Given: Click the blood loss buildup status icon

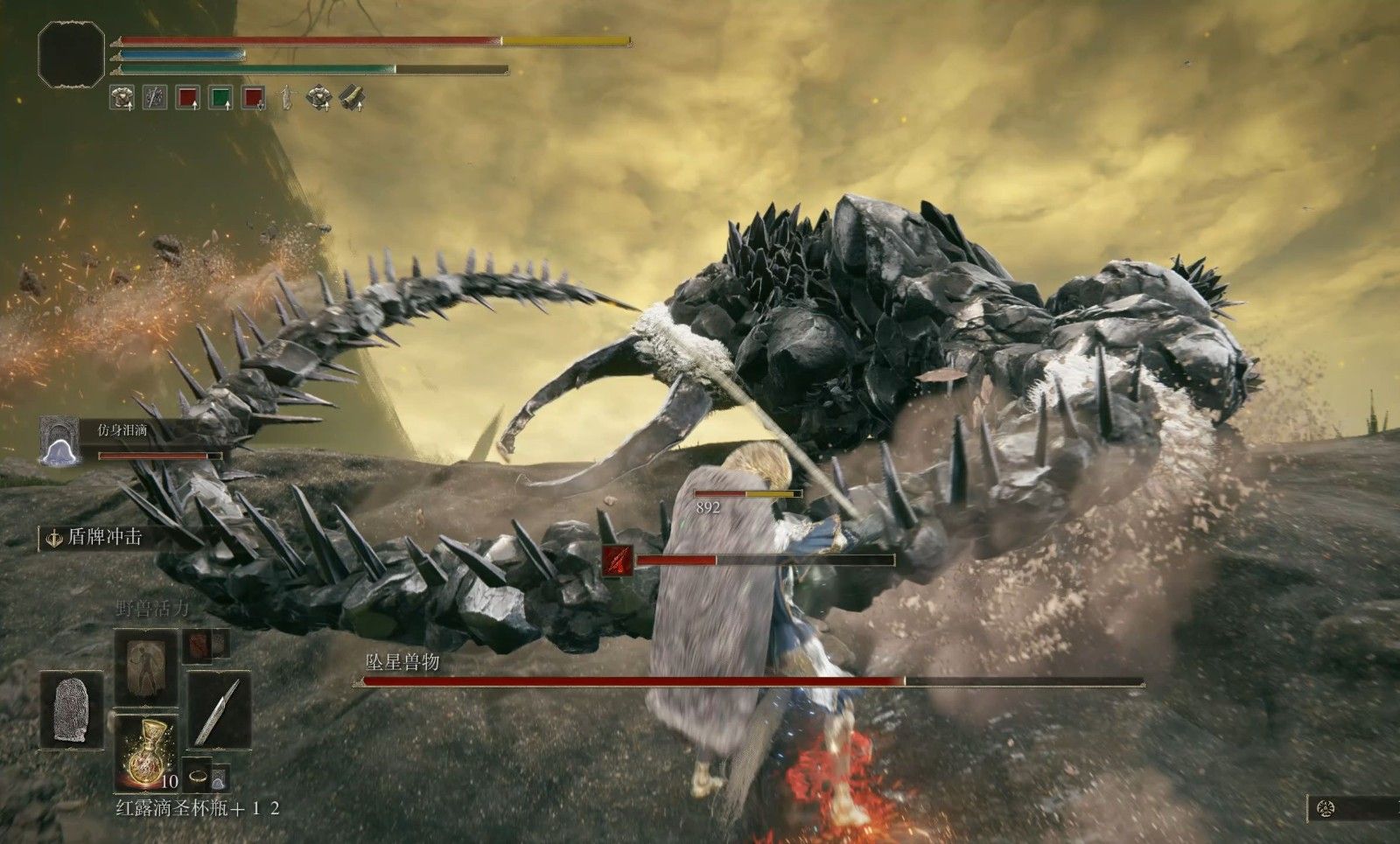Looking at the screenshot, I should 618,561.
